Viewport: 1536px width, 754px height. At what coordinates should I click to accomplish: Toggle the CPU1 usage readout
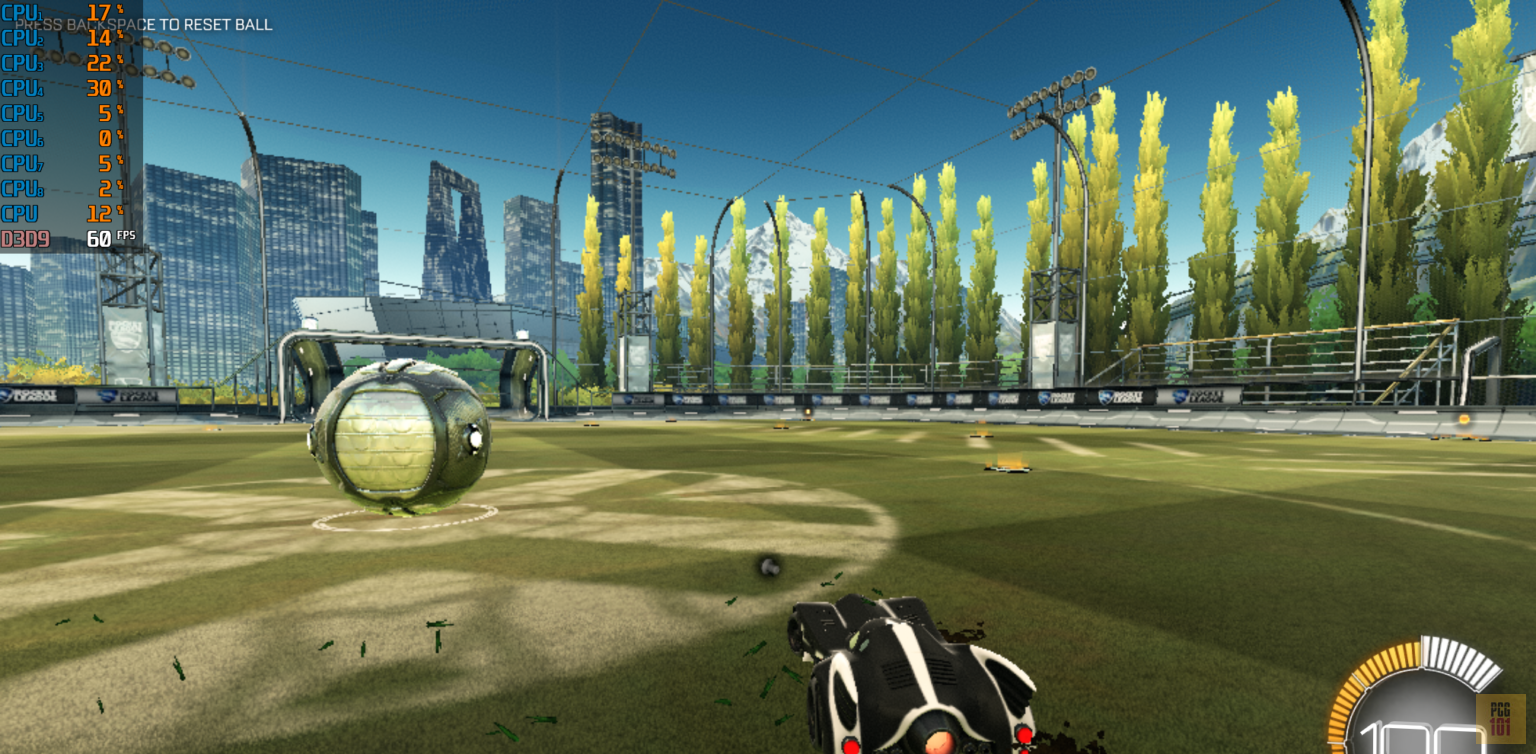[60, 13]
